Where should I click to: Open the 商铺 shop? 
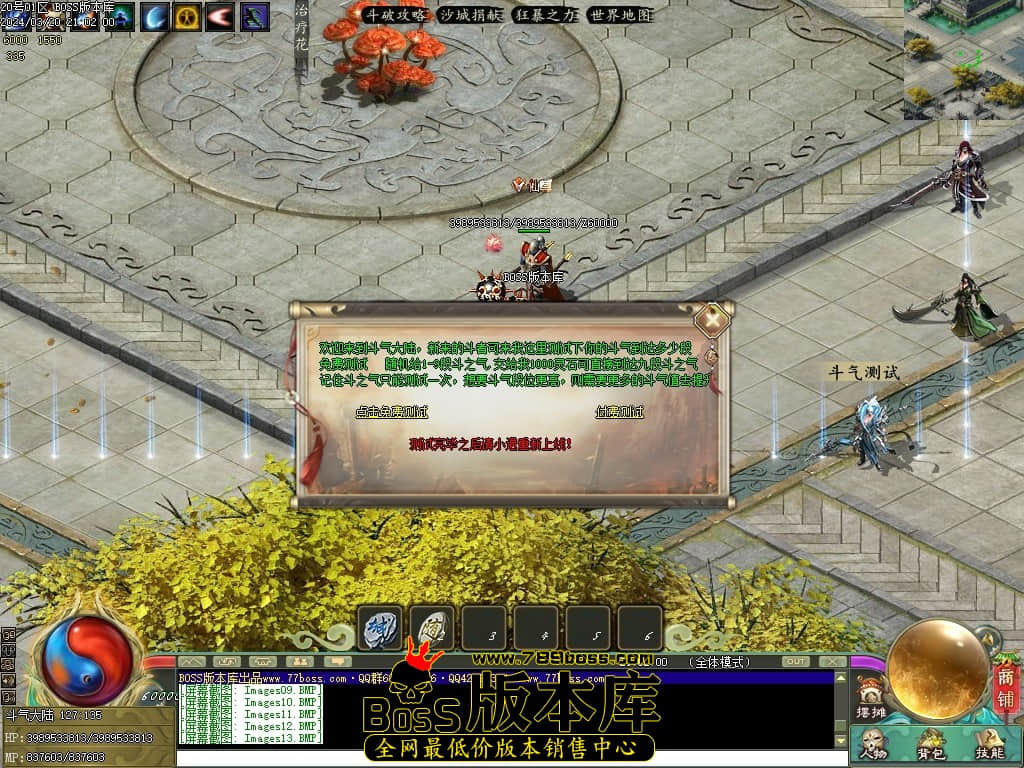tap(1006, 688)
